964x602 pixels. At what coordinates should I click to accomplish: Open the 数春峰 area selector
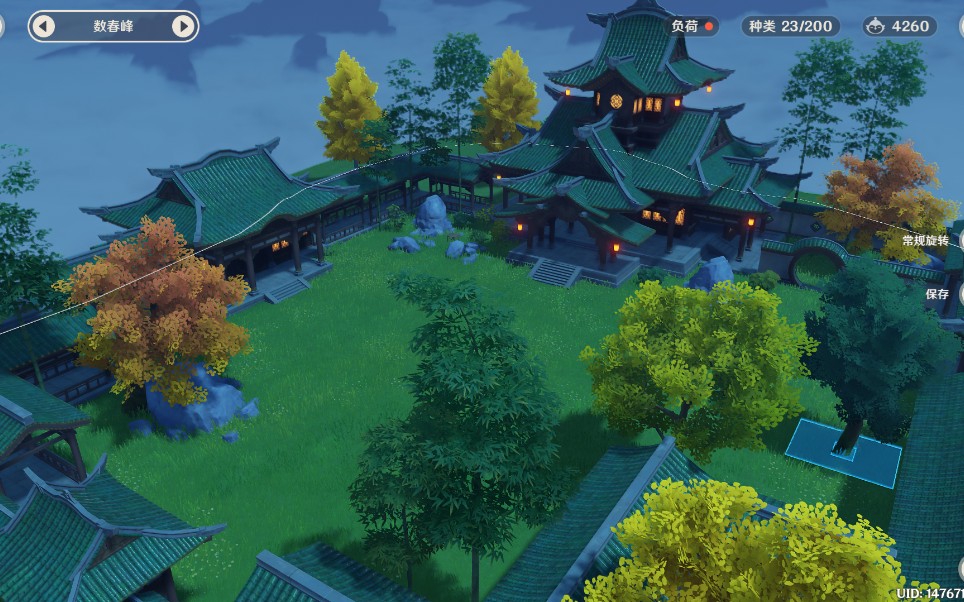[x=113, y=26]
